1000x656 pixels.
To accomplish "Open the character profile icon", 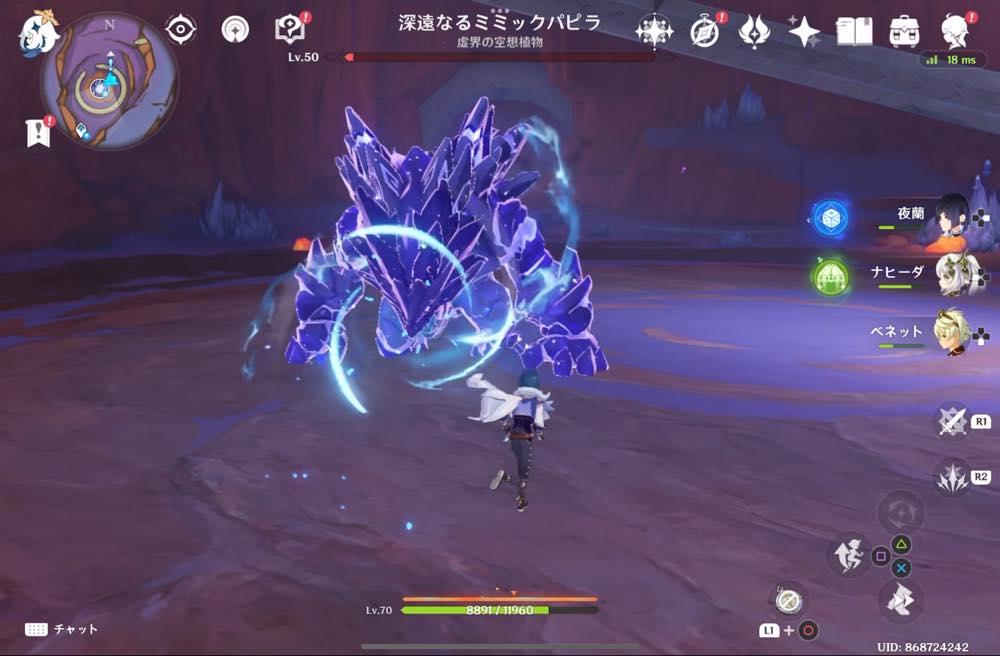I will click(957, 31).
